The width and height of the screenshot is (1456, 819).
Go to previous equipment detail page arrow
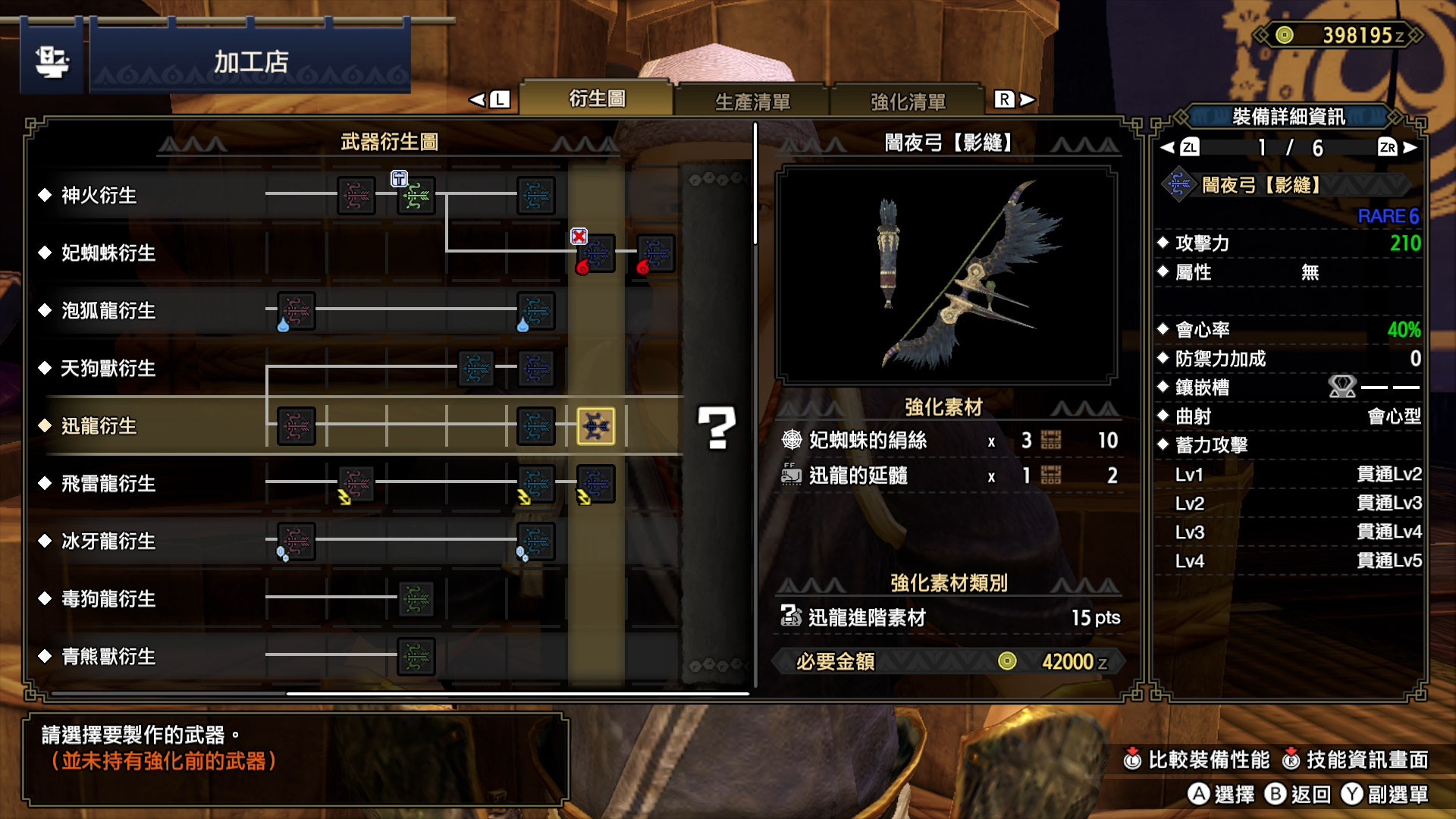1168,147
